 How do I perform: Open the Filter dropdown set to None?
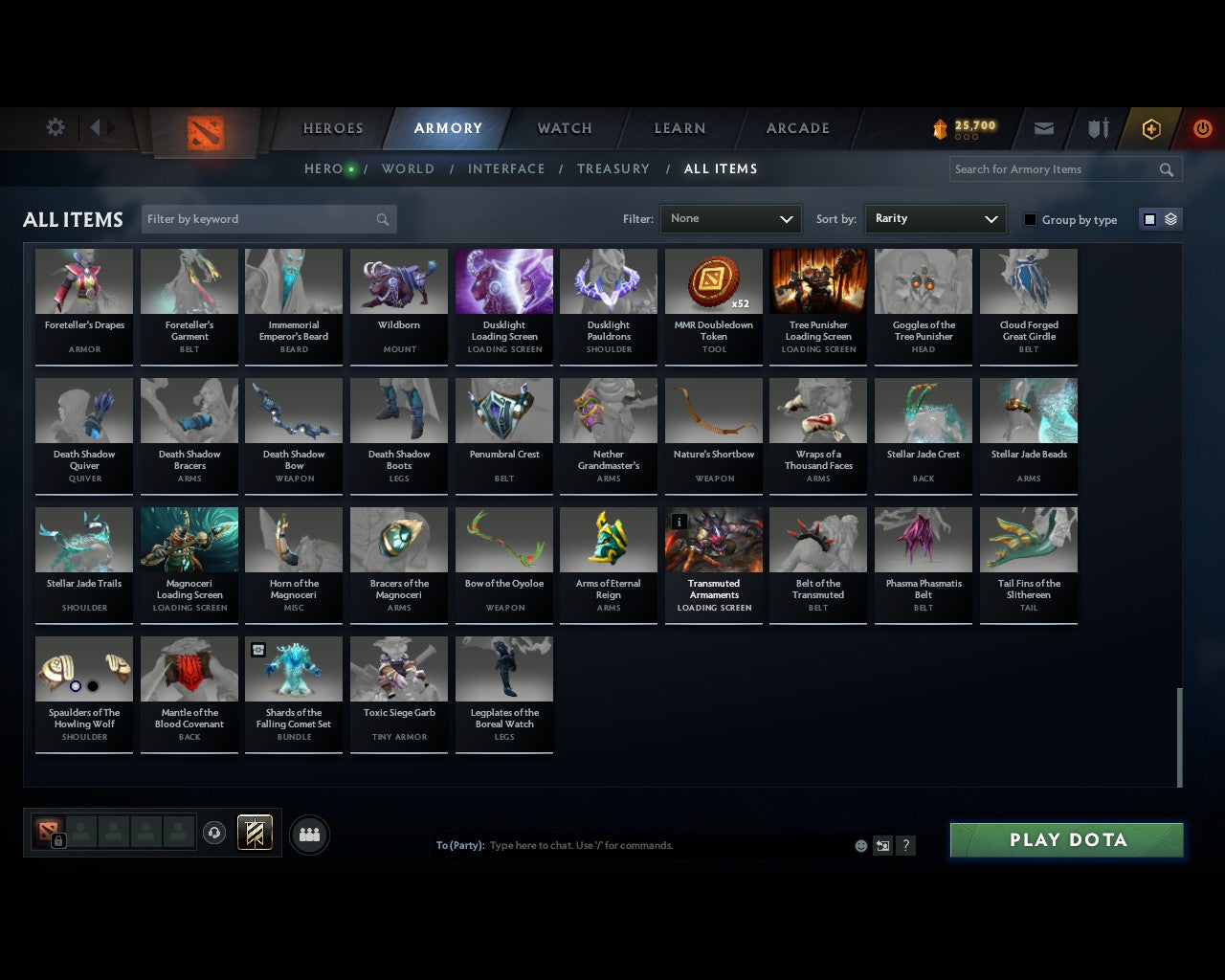(730, 218)
